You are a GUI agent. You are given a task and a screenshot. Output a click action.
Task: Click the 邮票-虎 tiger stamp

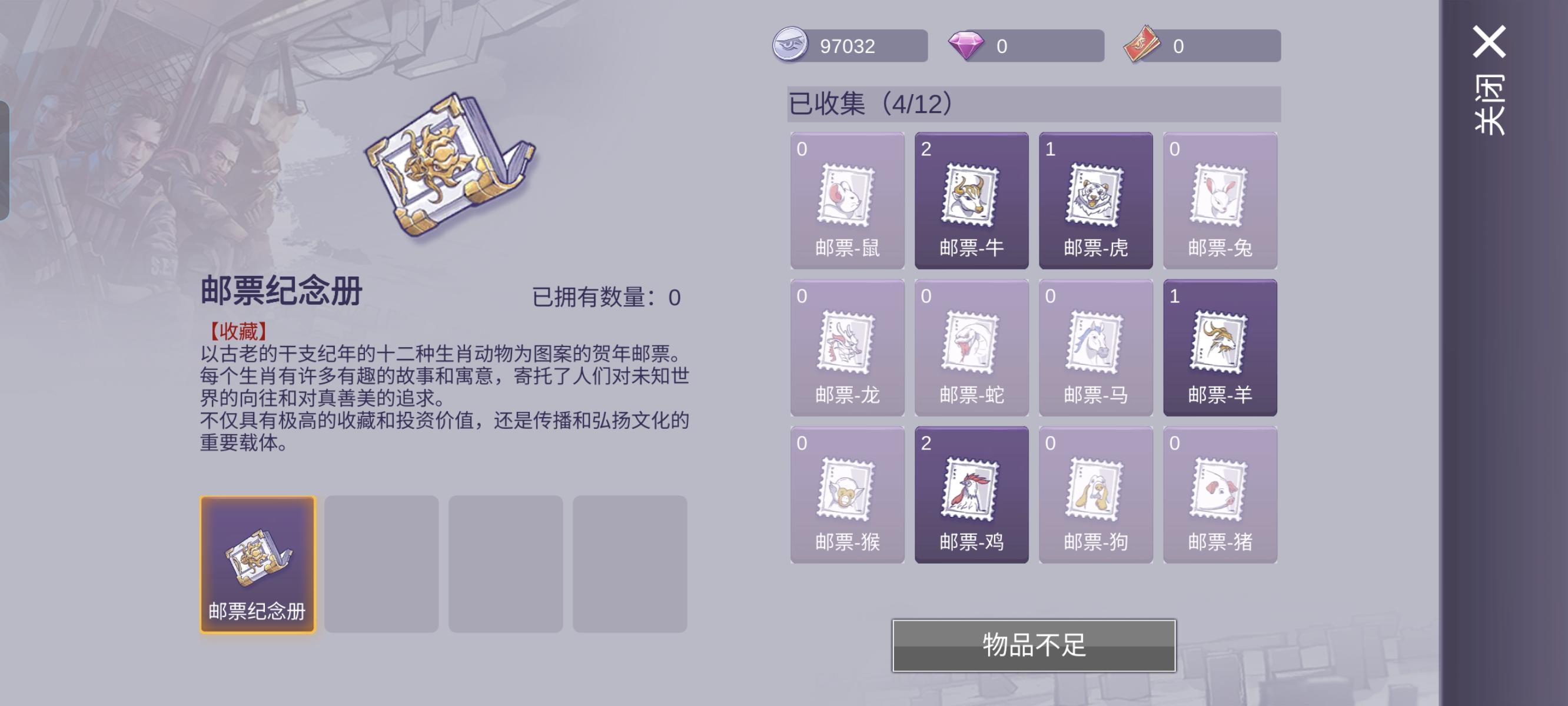(x=1095, y=201)
